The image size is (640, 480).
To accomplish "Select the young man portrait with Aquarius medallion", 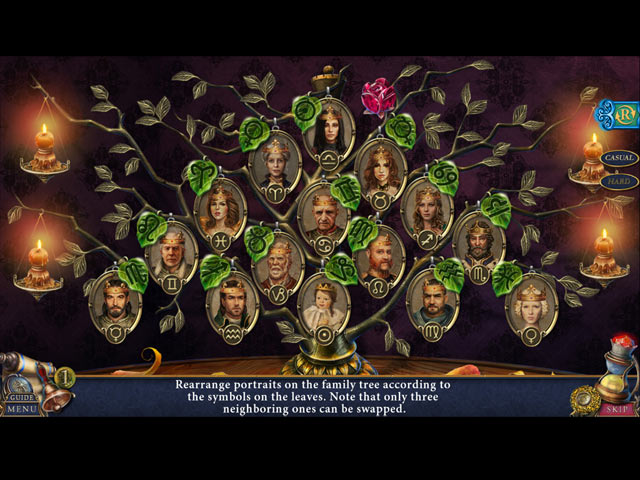I will 232,298.
